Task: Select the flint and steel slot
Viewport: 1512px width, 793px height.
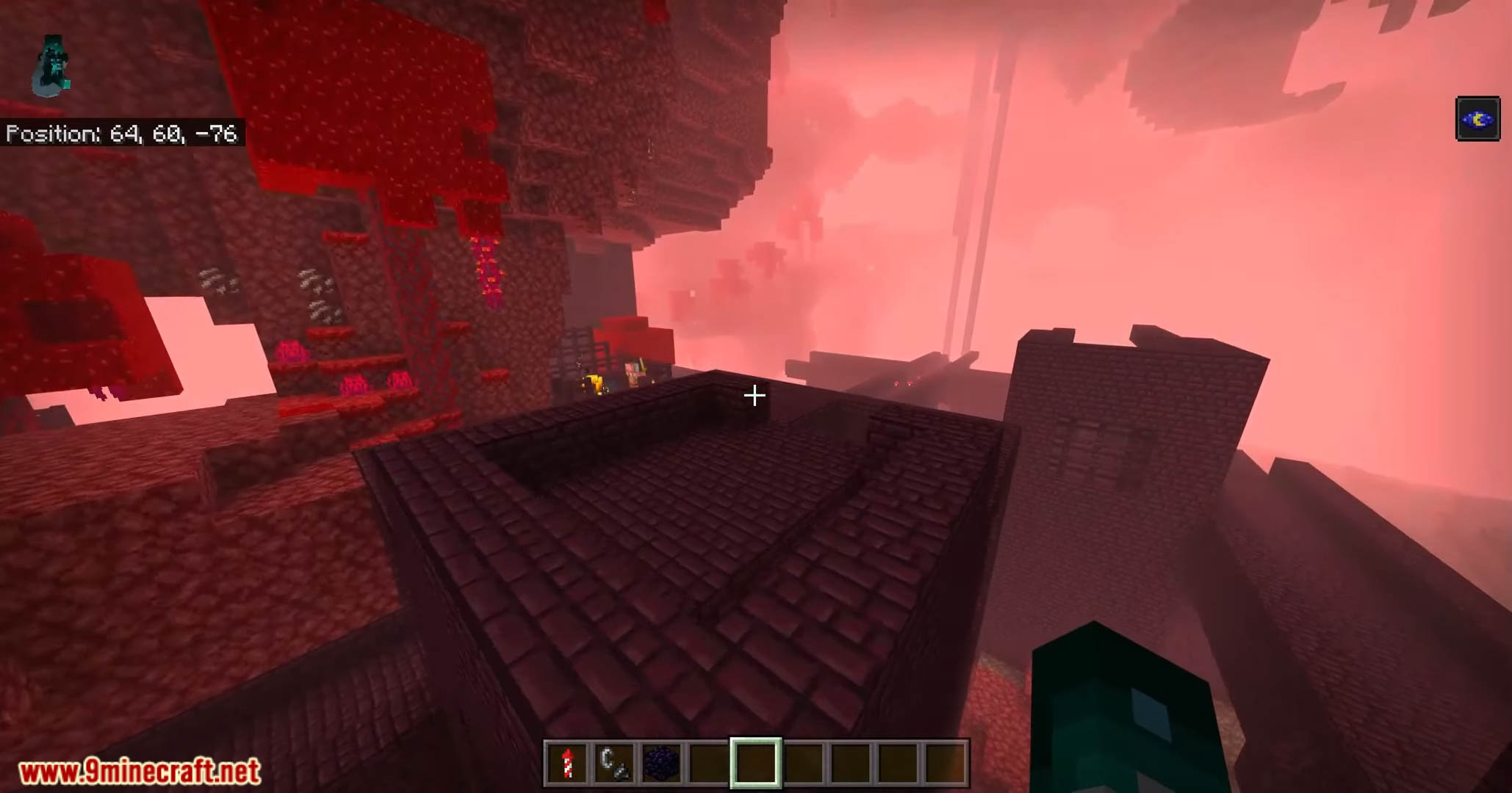Action: 613,763
